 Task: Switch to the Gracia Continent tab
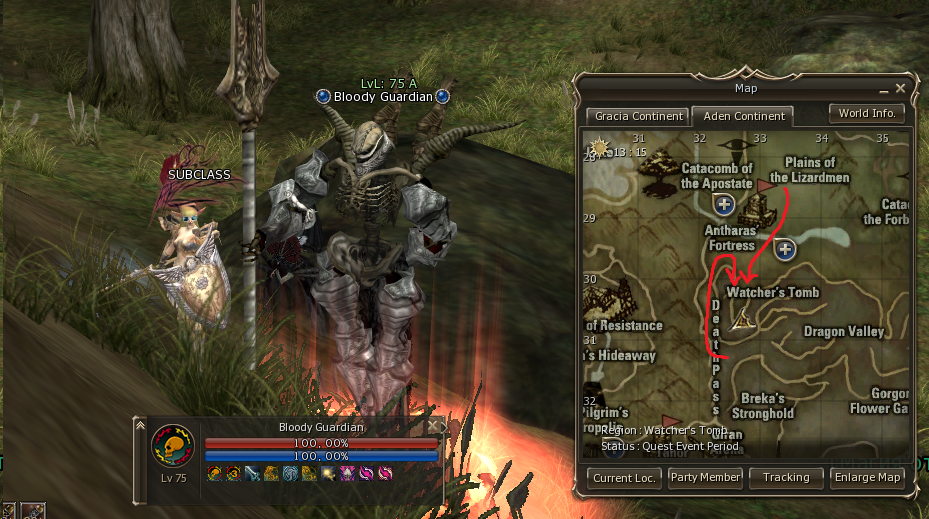point(635,116)
